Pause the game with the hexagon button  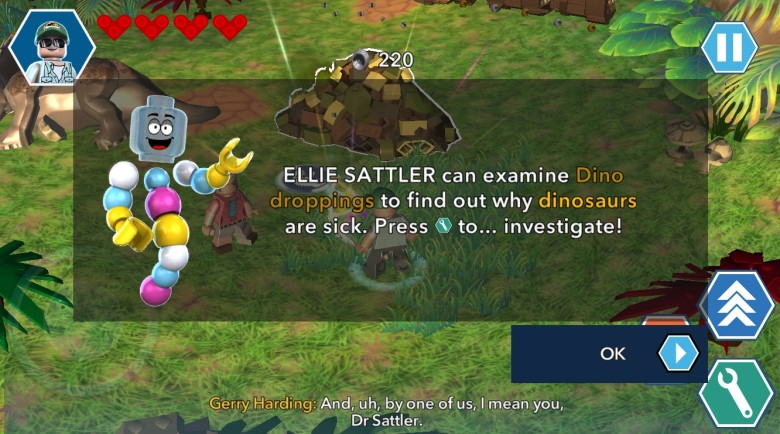click(x=729, y=47)
